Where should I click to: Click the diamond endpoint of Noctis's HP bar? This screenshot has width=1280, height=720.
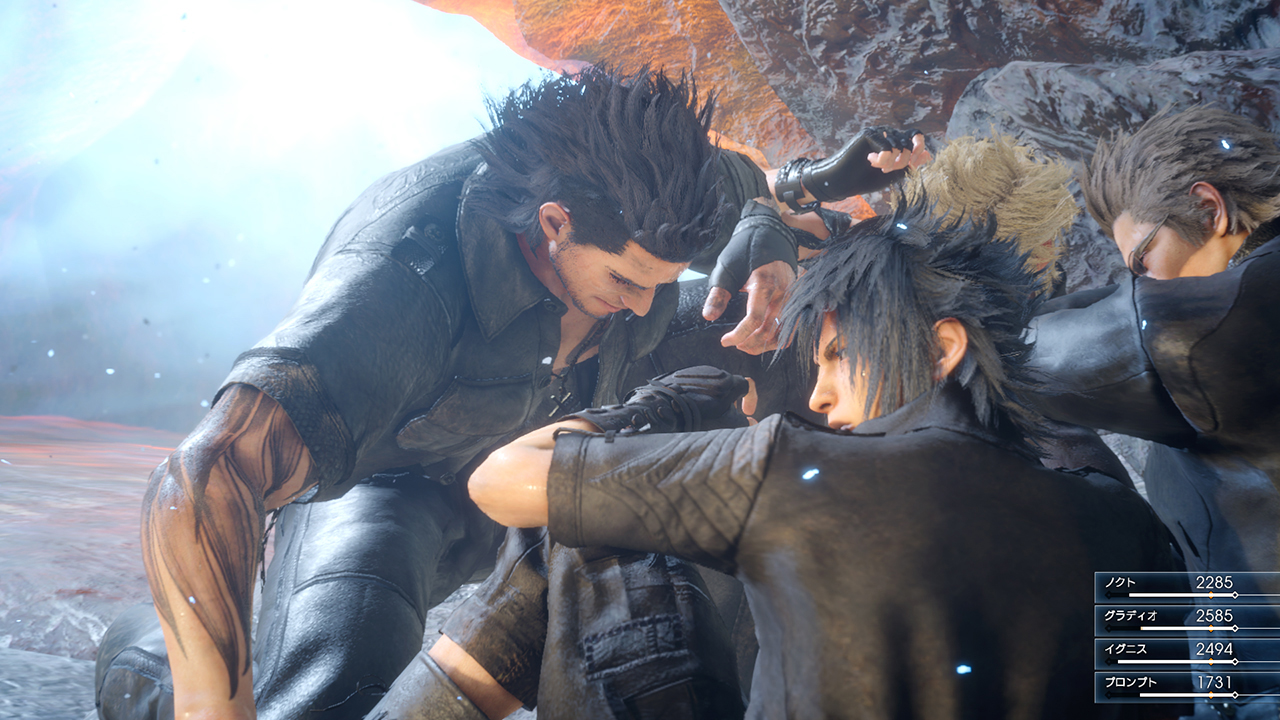[1235, 594]
